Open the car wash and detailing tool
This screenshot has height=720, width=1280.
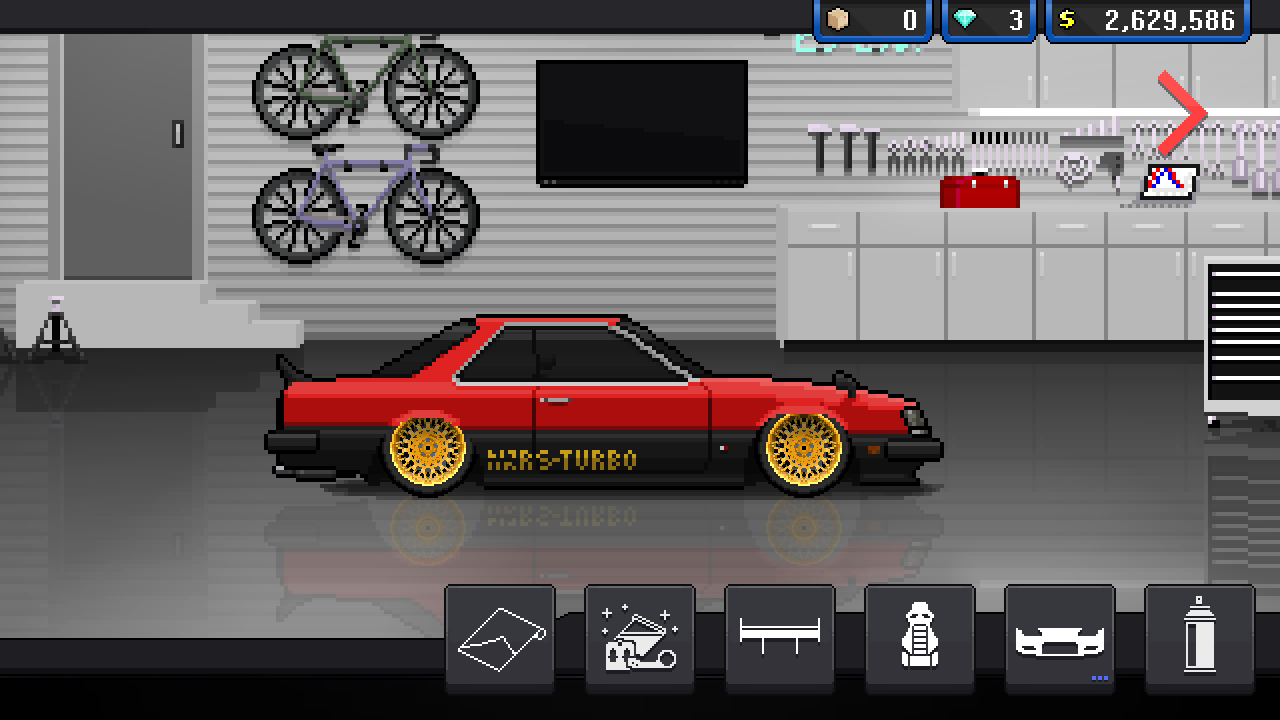639,637
